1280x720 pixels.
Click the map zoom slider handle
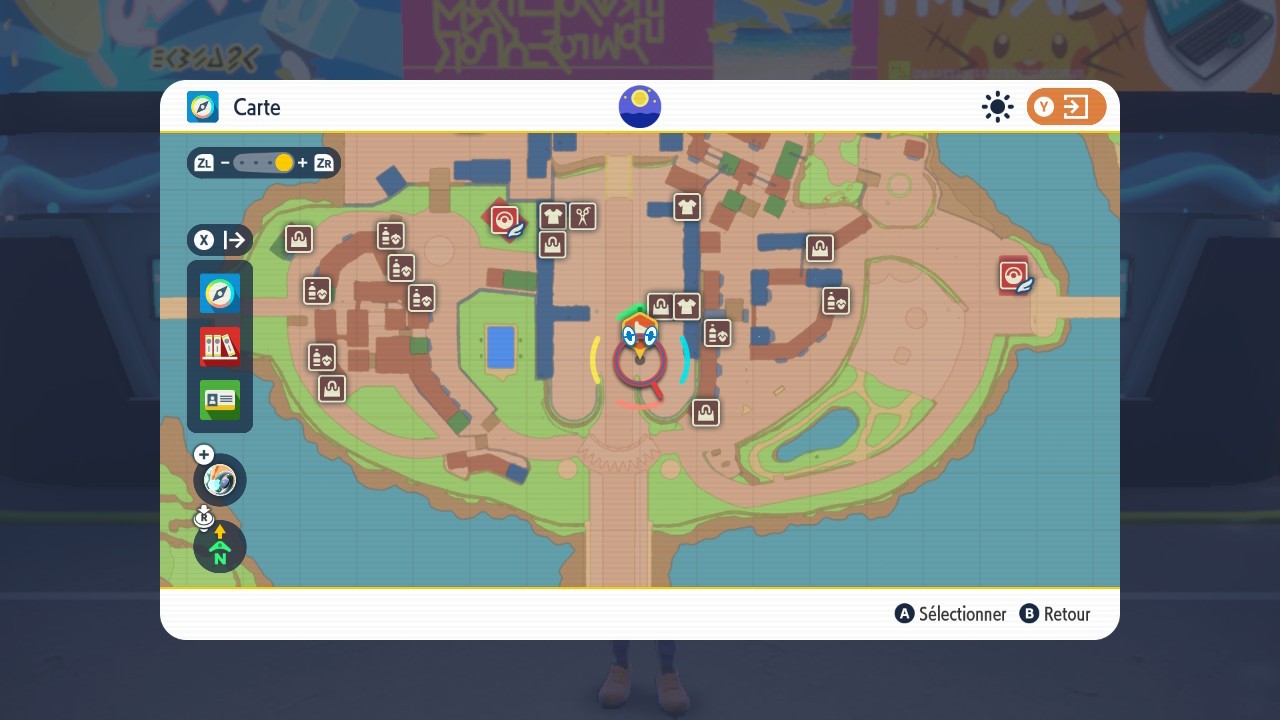point(284,163)
